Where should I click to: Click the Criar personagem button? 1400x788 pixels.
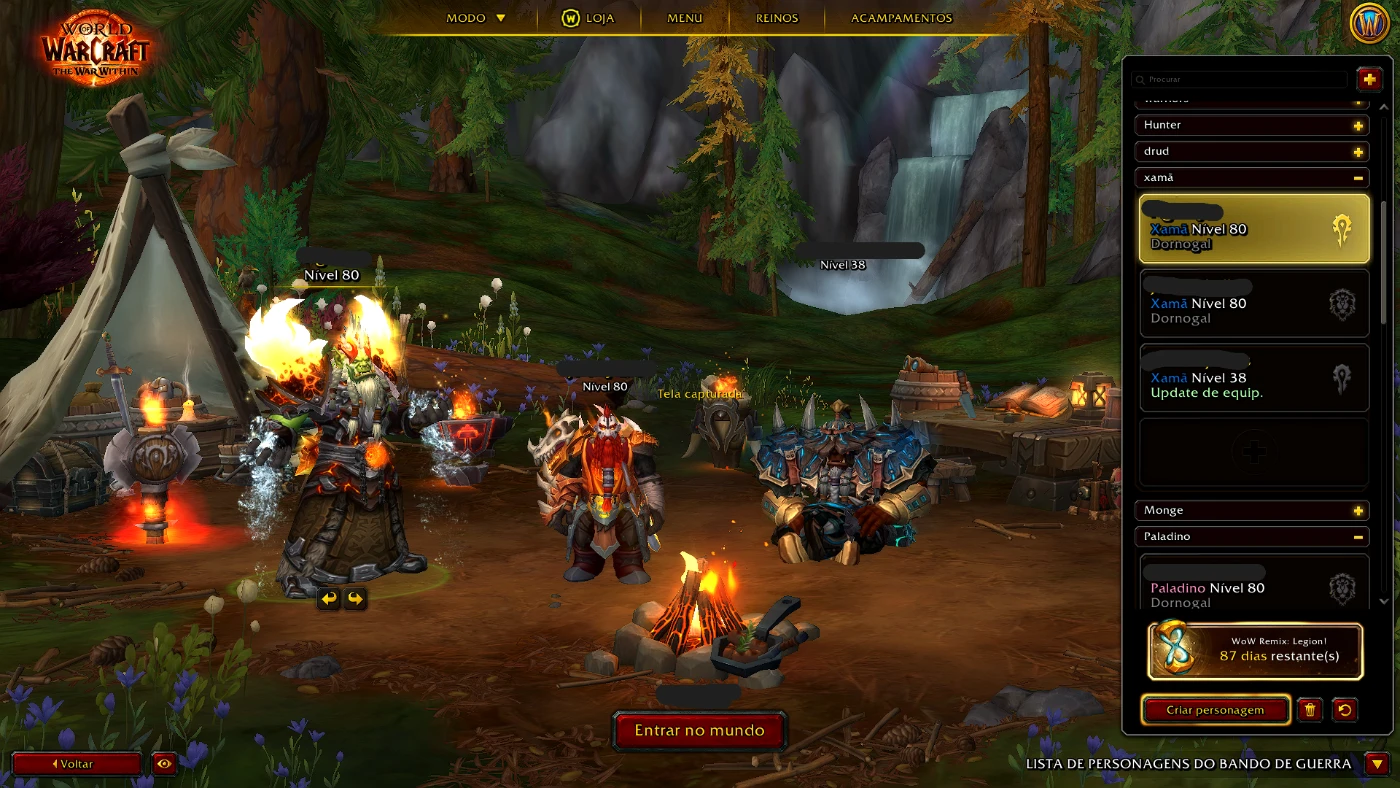click(1215, 710)
